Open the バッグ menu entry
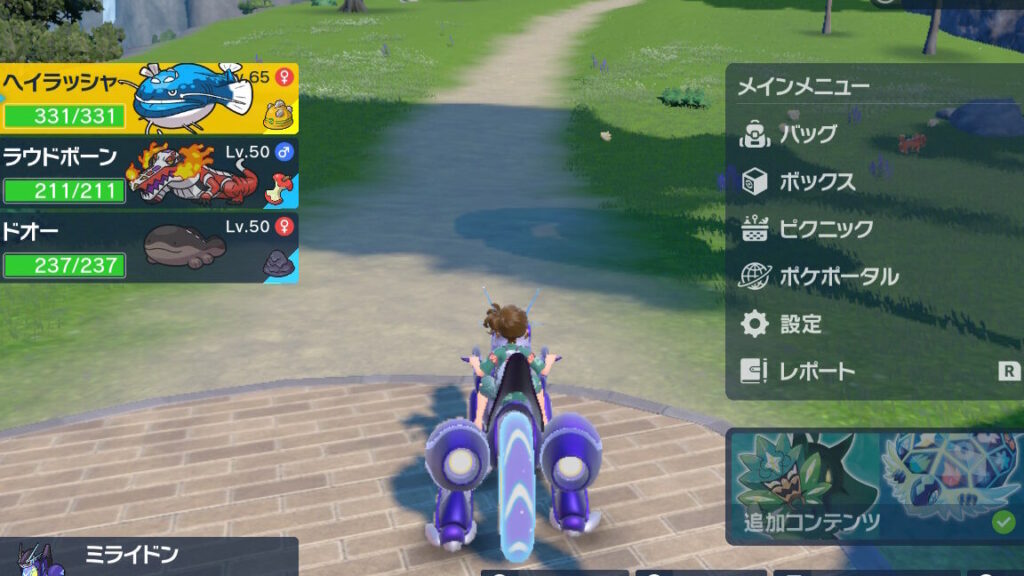This screenshot has width=1024, height=576. pyautogui.click(x=808, y=134)
